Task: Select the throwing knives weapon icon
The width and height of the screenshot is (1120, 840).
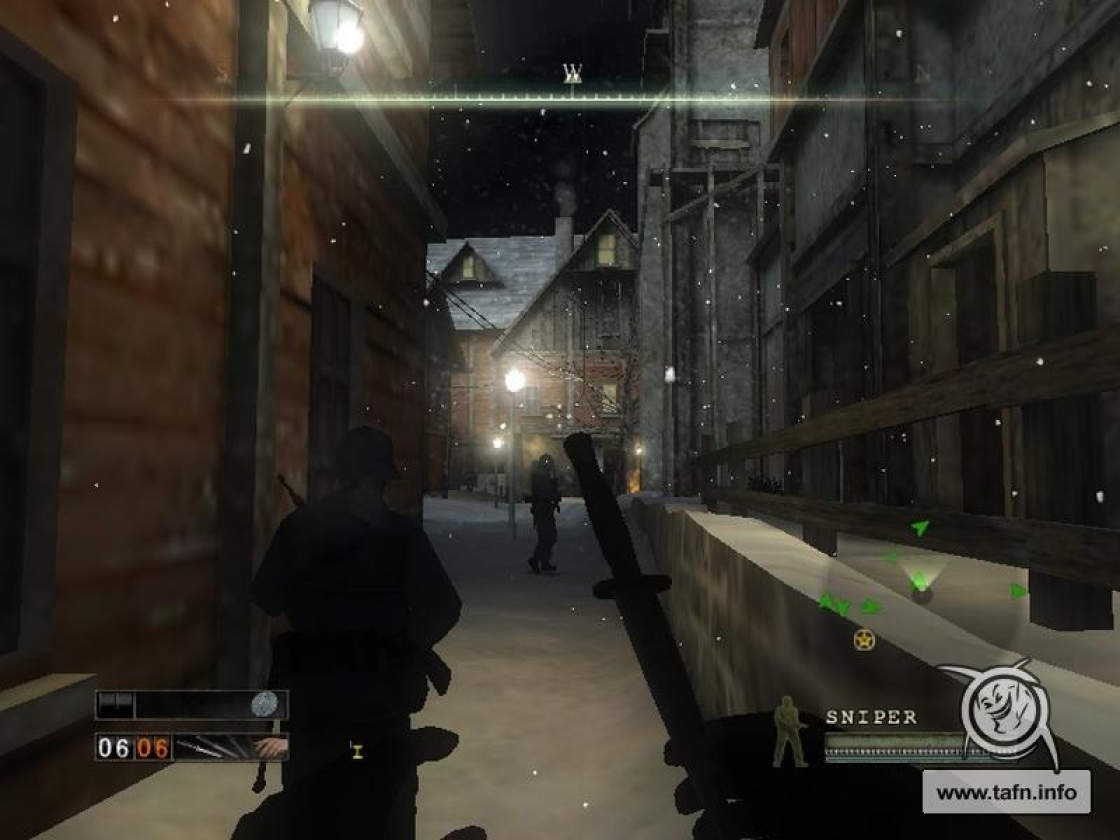Action: pos(214,747)
